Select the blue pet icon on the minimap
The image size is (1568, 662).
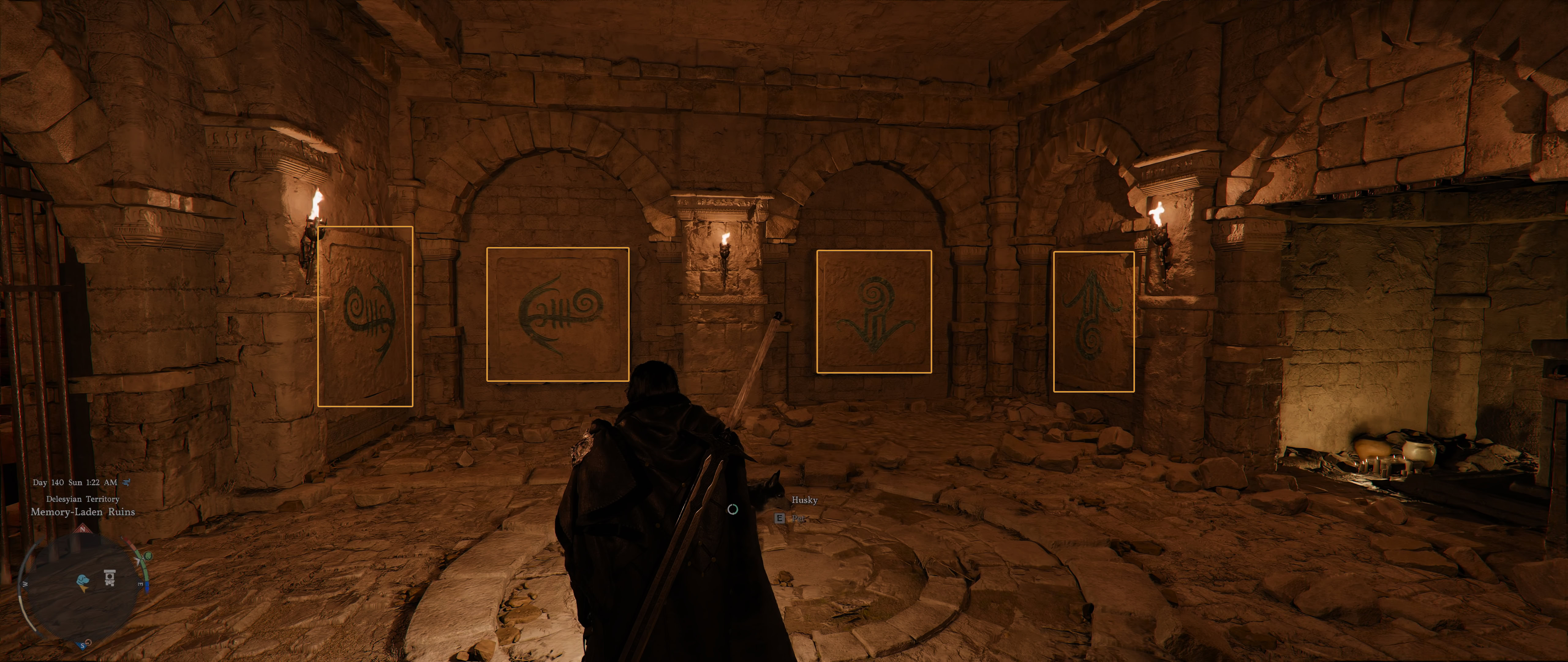pos(83,580)
